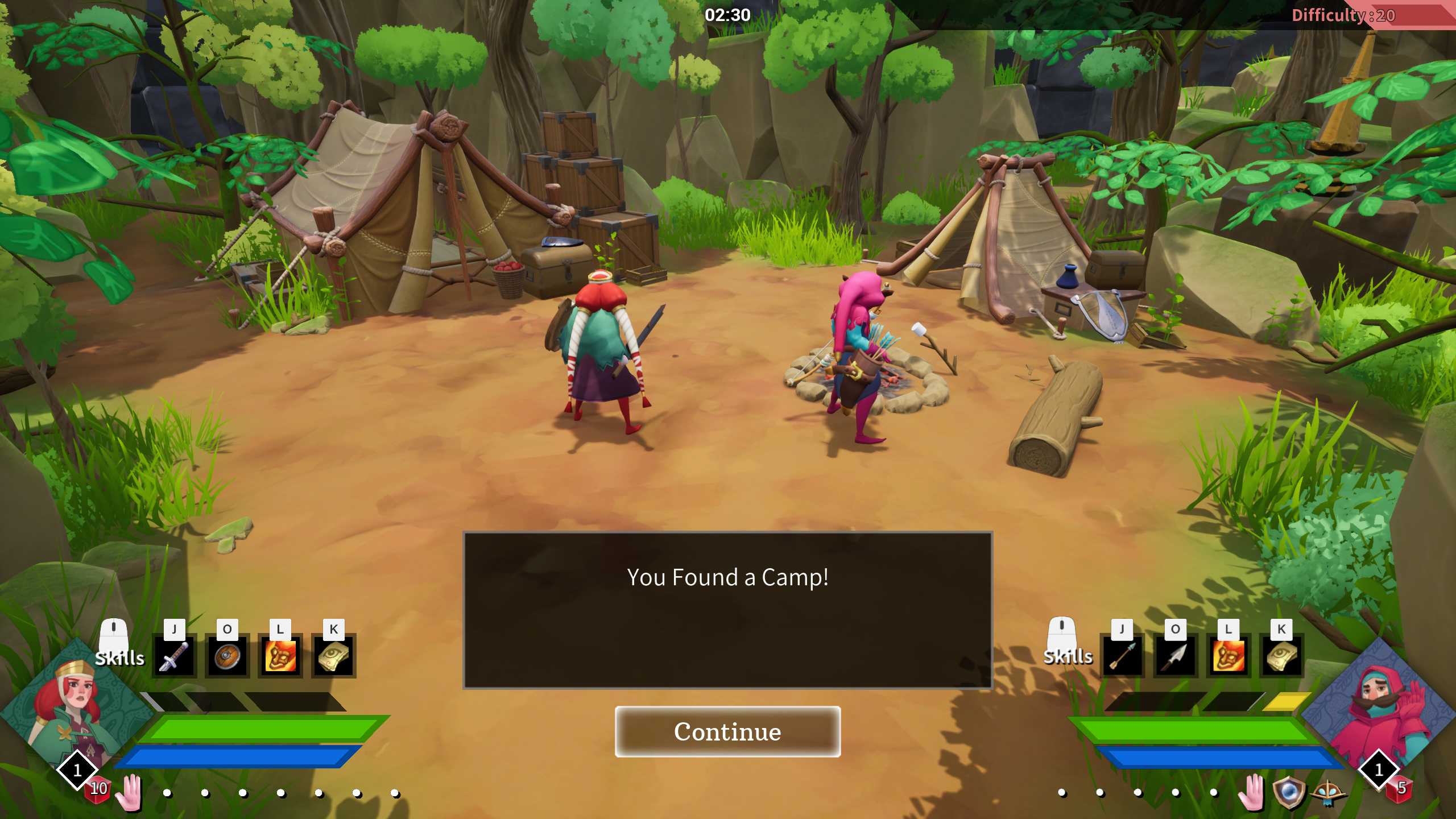Image resolution: width=1456 pixels, height=819 pixels.
Task: Activate the round wooden shield skill
Action: pyautogui.click(x=227, y=656)
